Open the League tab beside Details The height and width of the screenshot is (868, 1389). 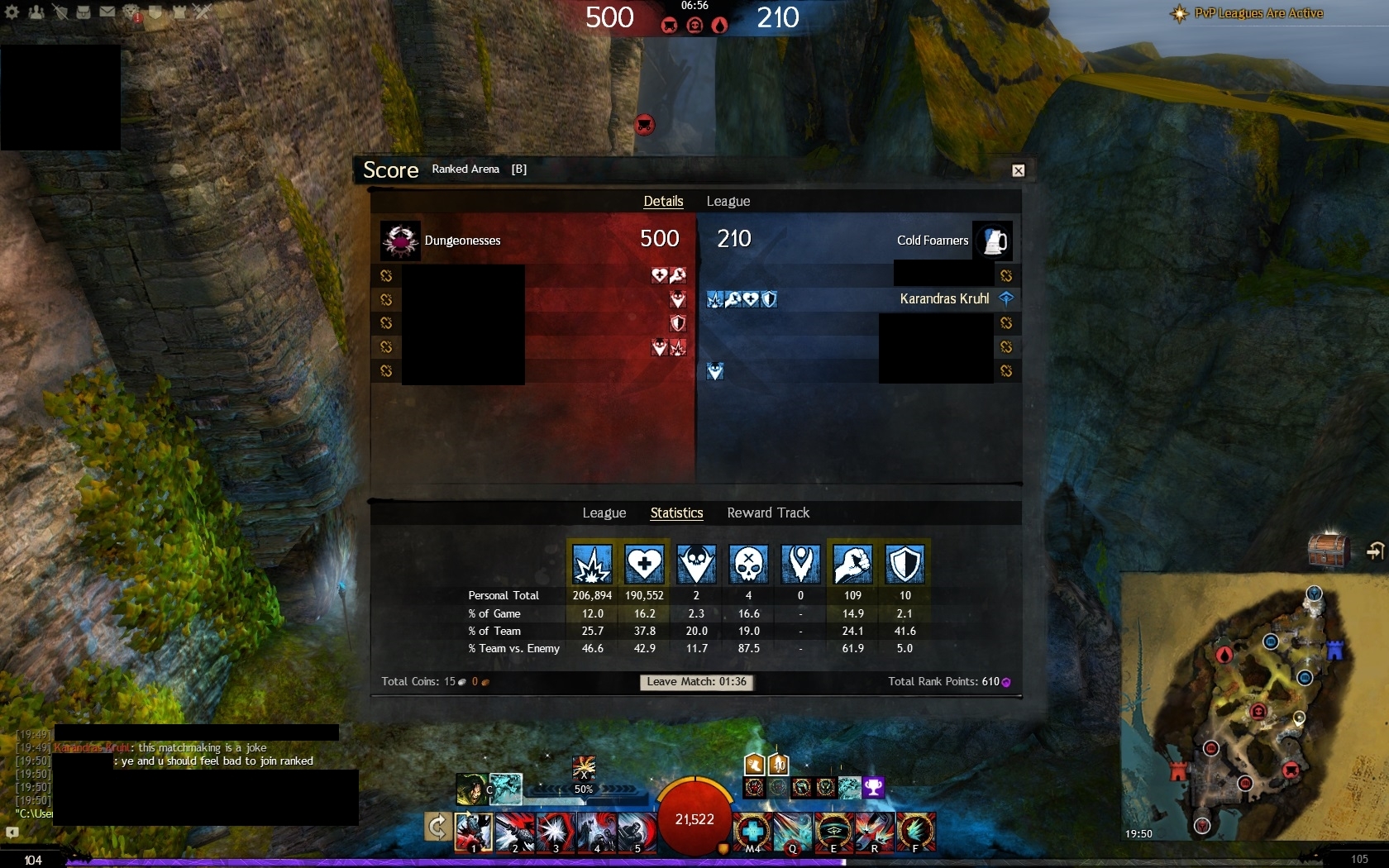pos(728,201)
